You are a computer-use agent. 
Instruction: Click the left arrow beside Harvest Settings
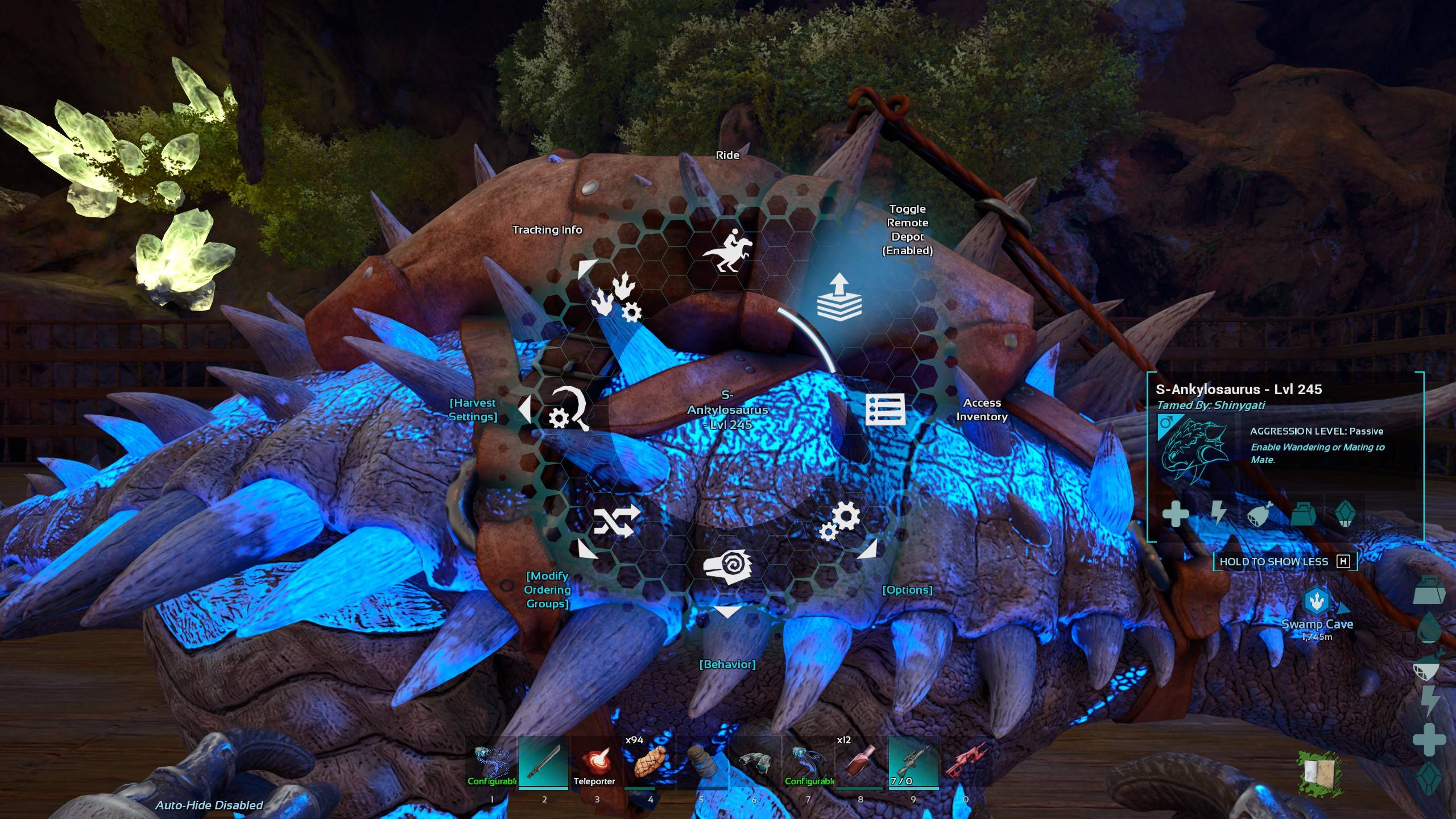pos(524,409)
